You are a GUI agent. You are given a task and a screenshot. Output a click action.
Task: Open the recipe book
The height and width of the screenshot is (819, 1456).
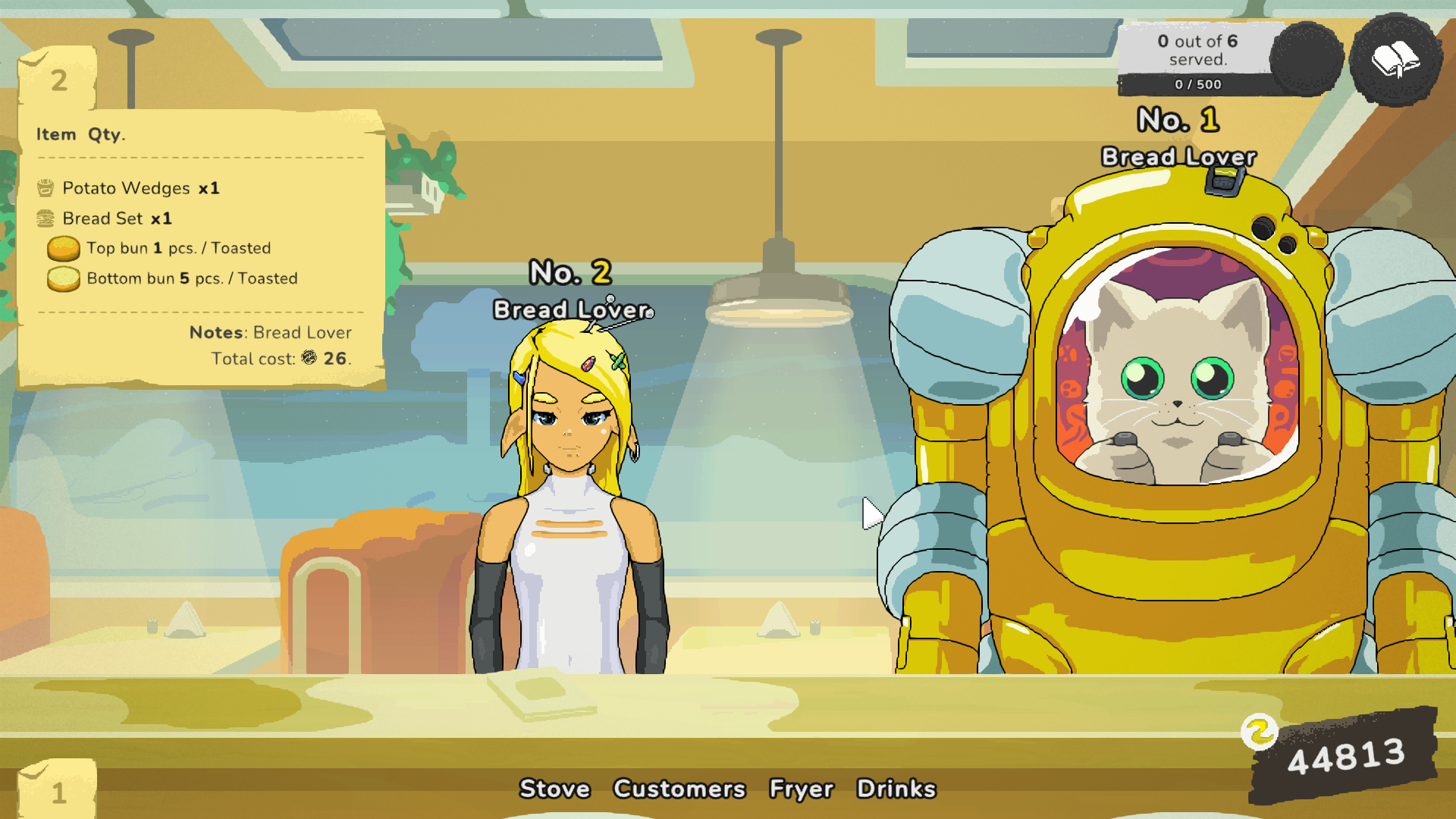(1396, 59)
